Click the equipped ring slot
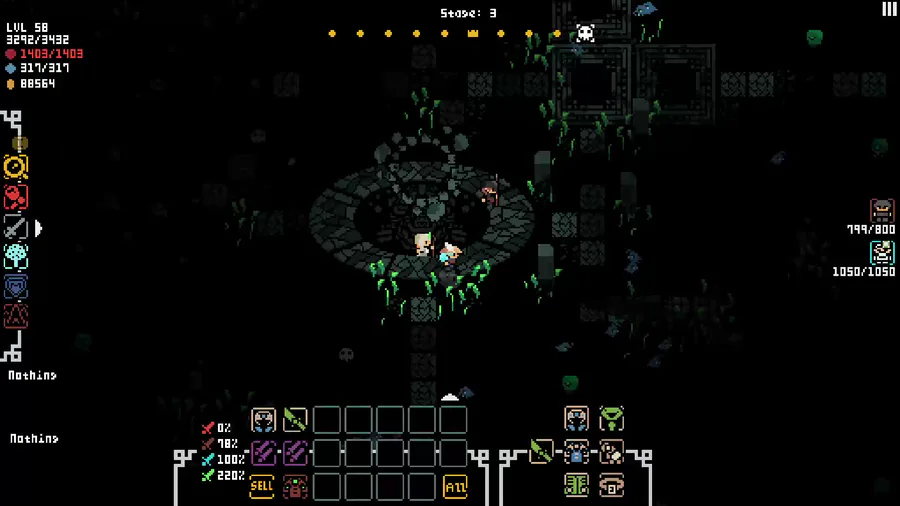The height and width of the screenshot is (506, 900). [611, 485]
